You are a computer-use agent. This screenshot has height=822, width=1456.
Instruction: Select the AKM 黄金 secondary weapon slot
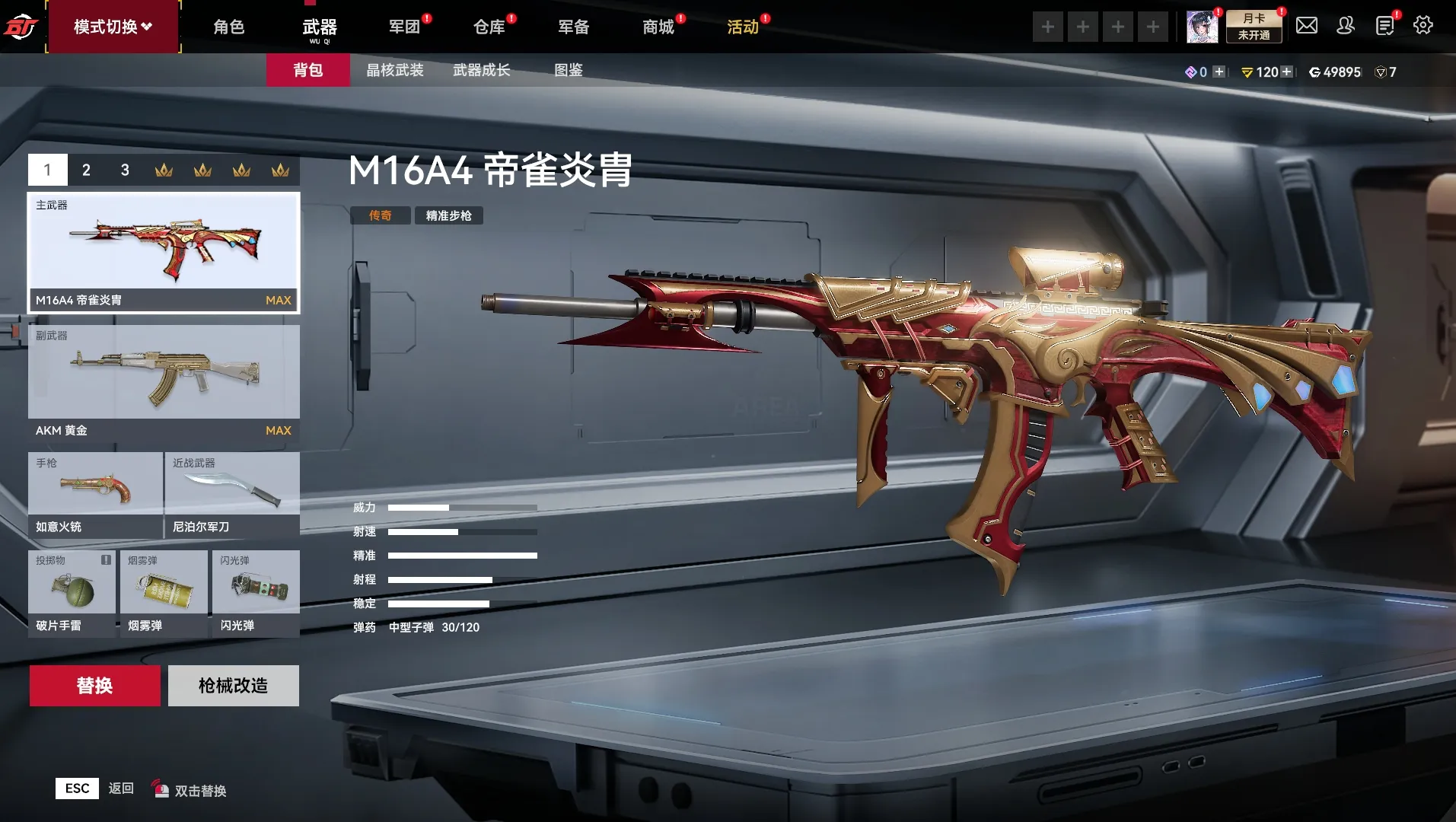click(x=164, y=382)
